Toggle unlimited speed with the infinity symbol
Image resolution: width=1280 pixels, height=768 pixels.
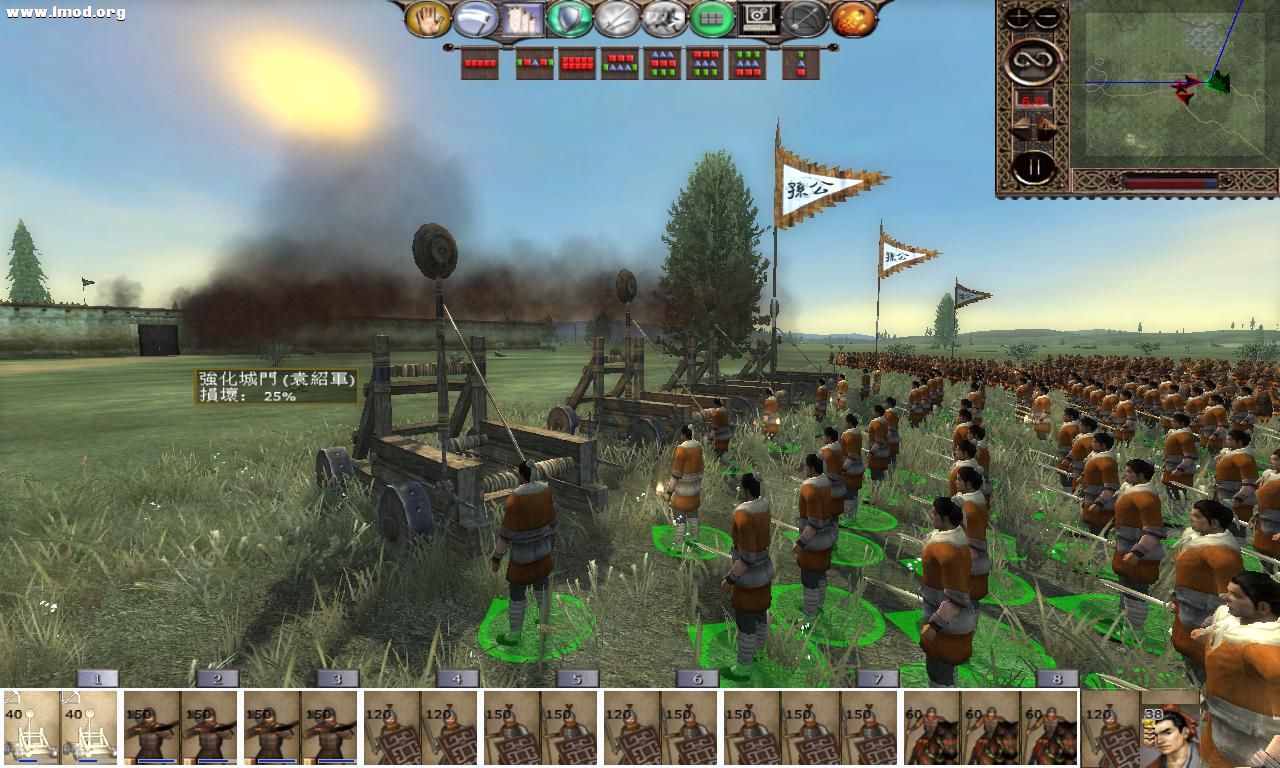[x=1034, y=60]
